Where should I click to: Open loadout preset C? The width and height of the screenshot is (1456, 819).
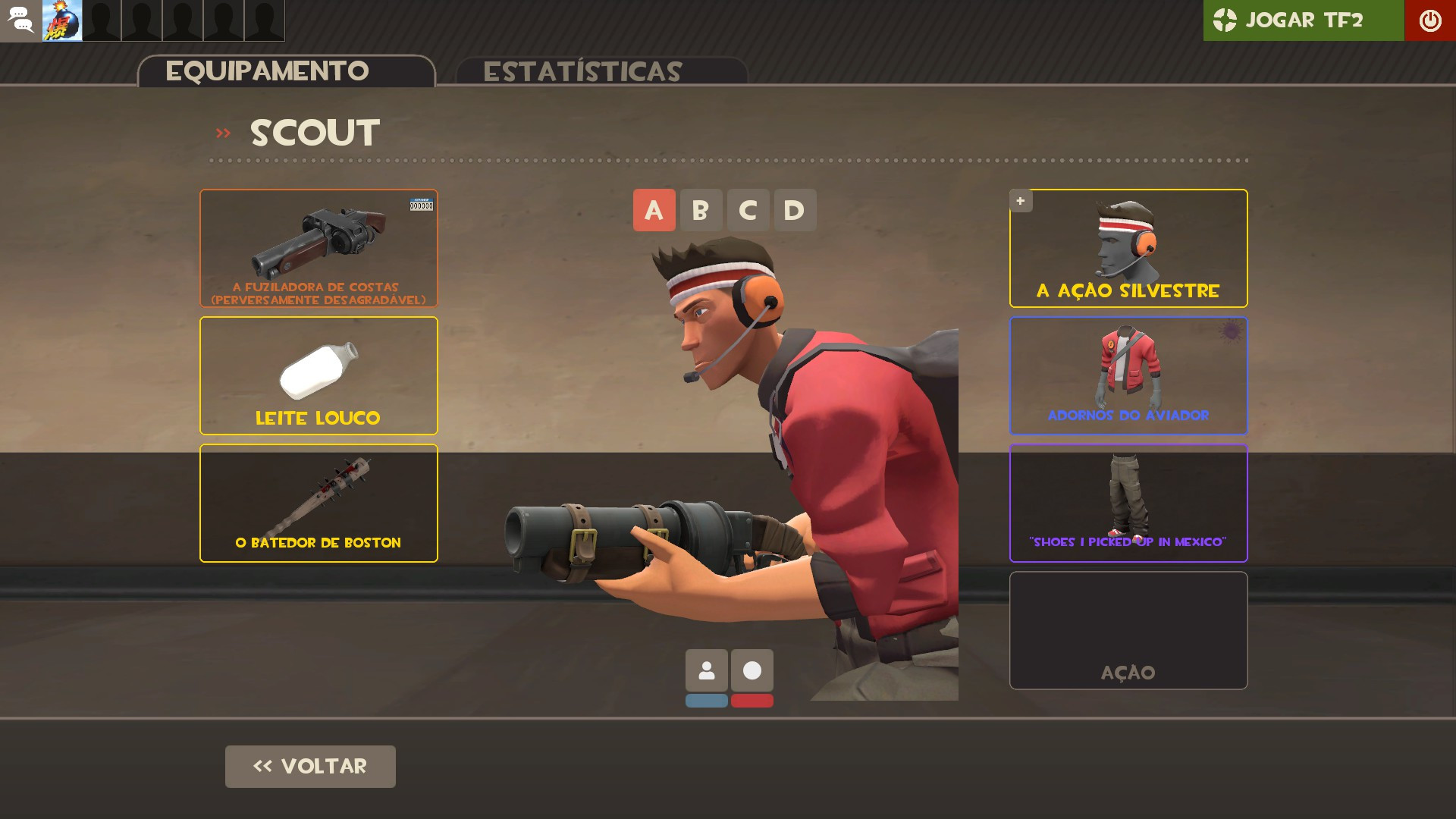748,210
